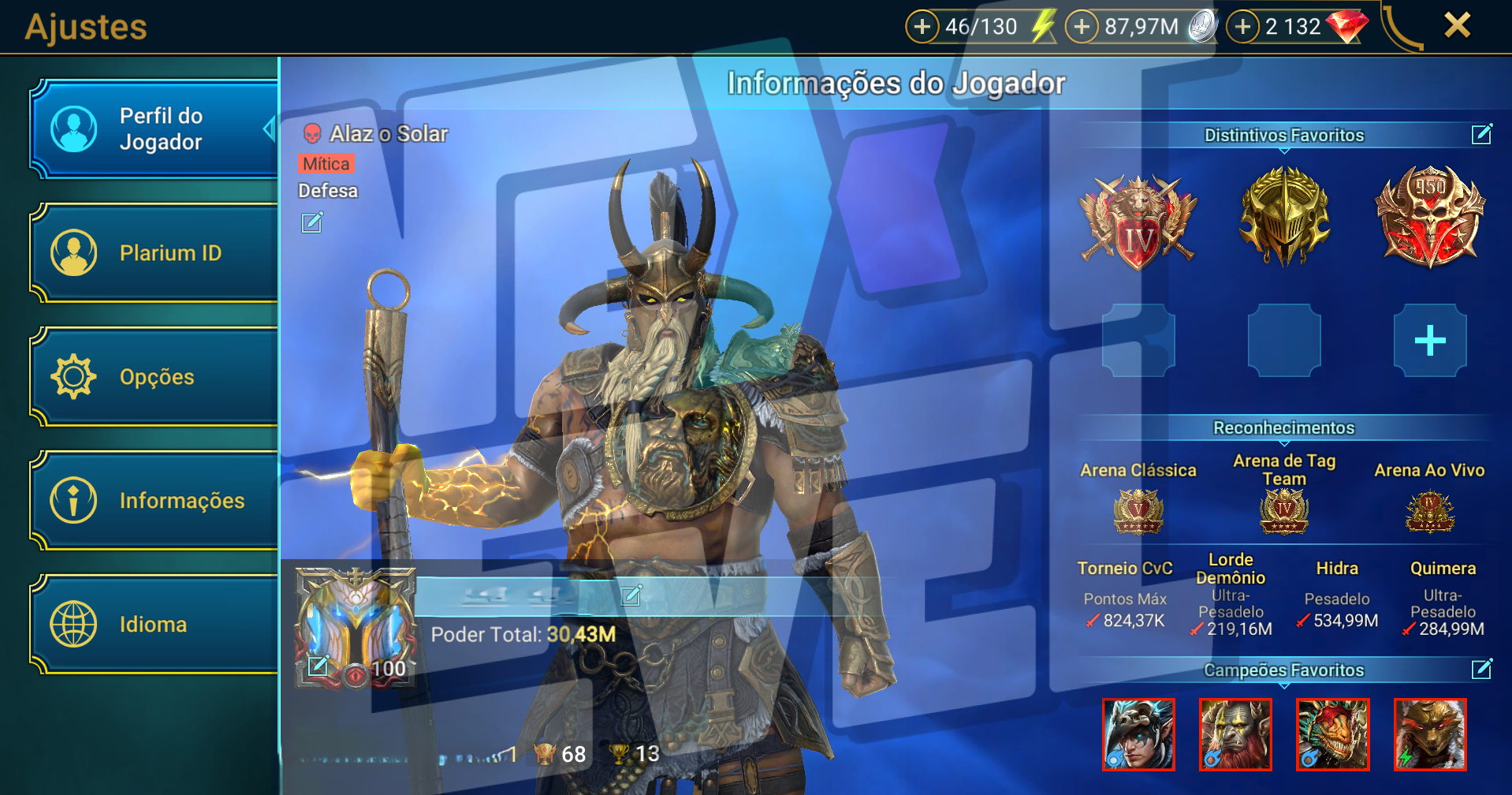This screenshot has width=1512, height=795.
Task: Close the Ajustes screen
Action: tap(1457, 25)
